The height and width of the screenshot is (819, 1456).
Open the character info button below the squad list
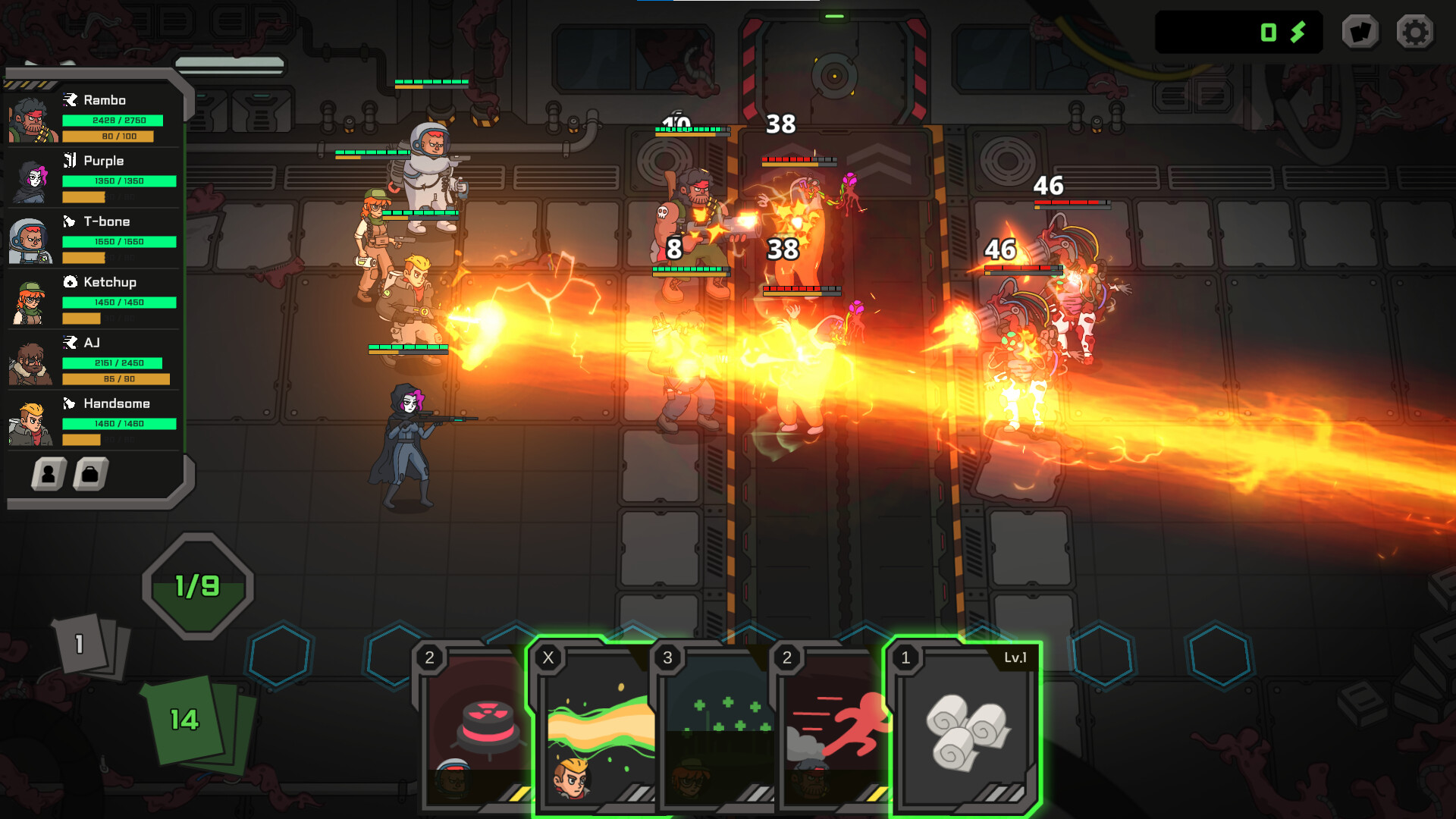(x=47, y=474)
